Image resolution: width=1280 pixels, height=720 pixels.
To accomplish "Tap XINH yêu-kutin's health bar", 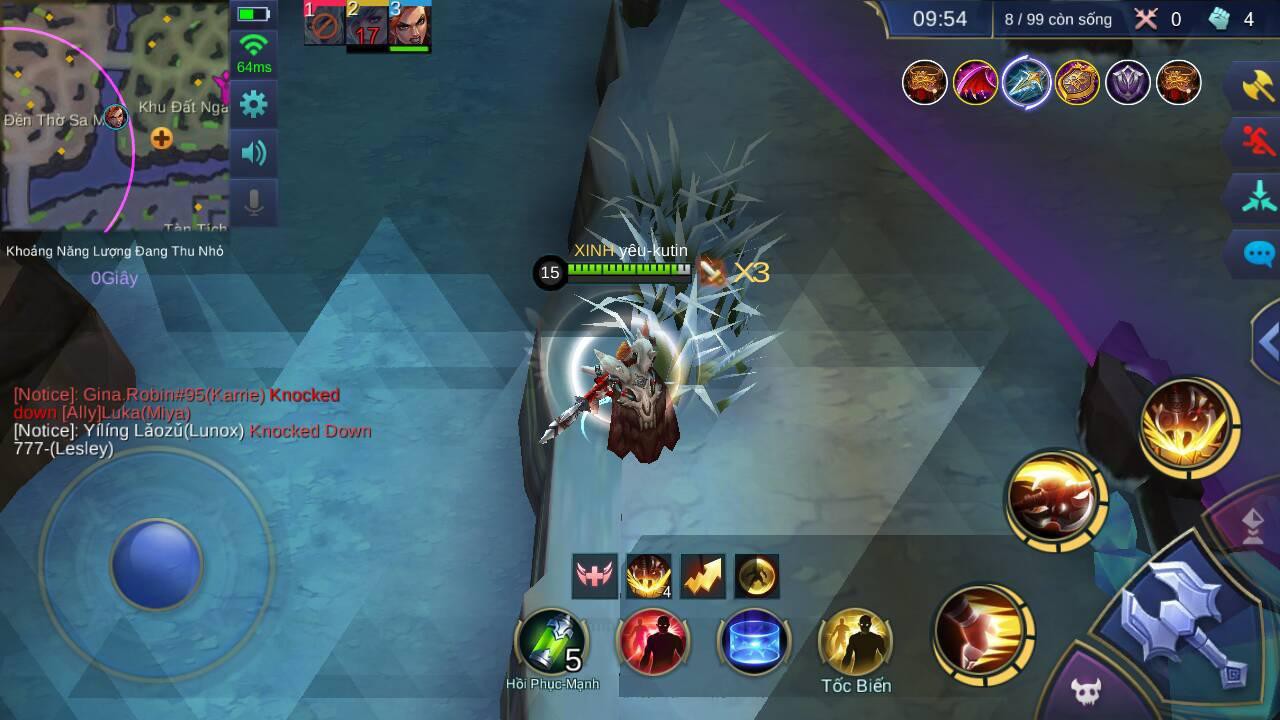I will coord(630,271).
